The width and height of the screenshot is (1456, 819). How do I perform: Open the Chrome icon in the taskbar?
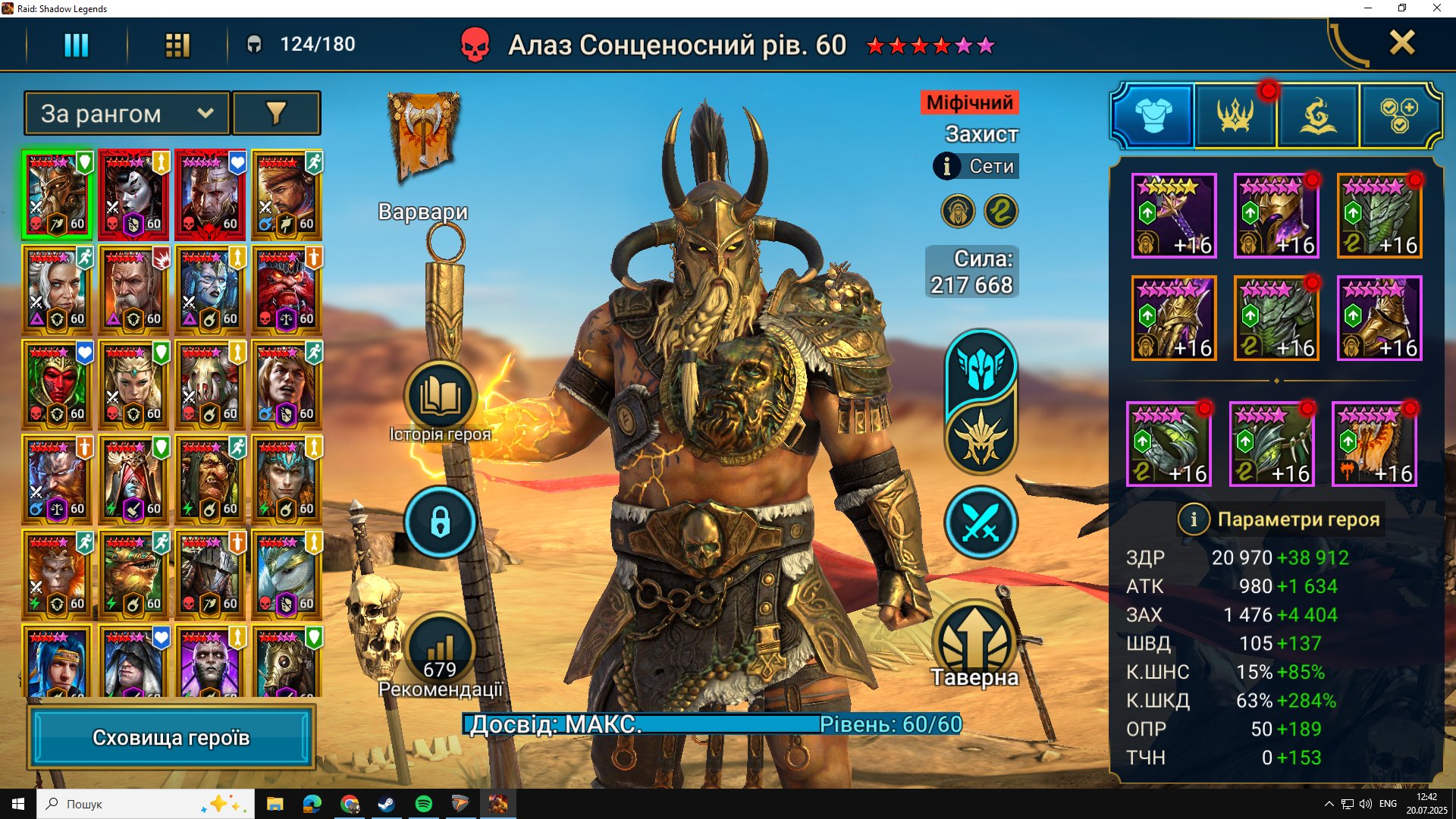click(x=350, y=804)
